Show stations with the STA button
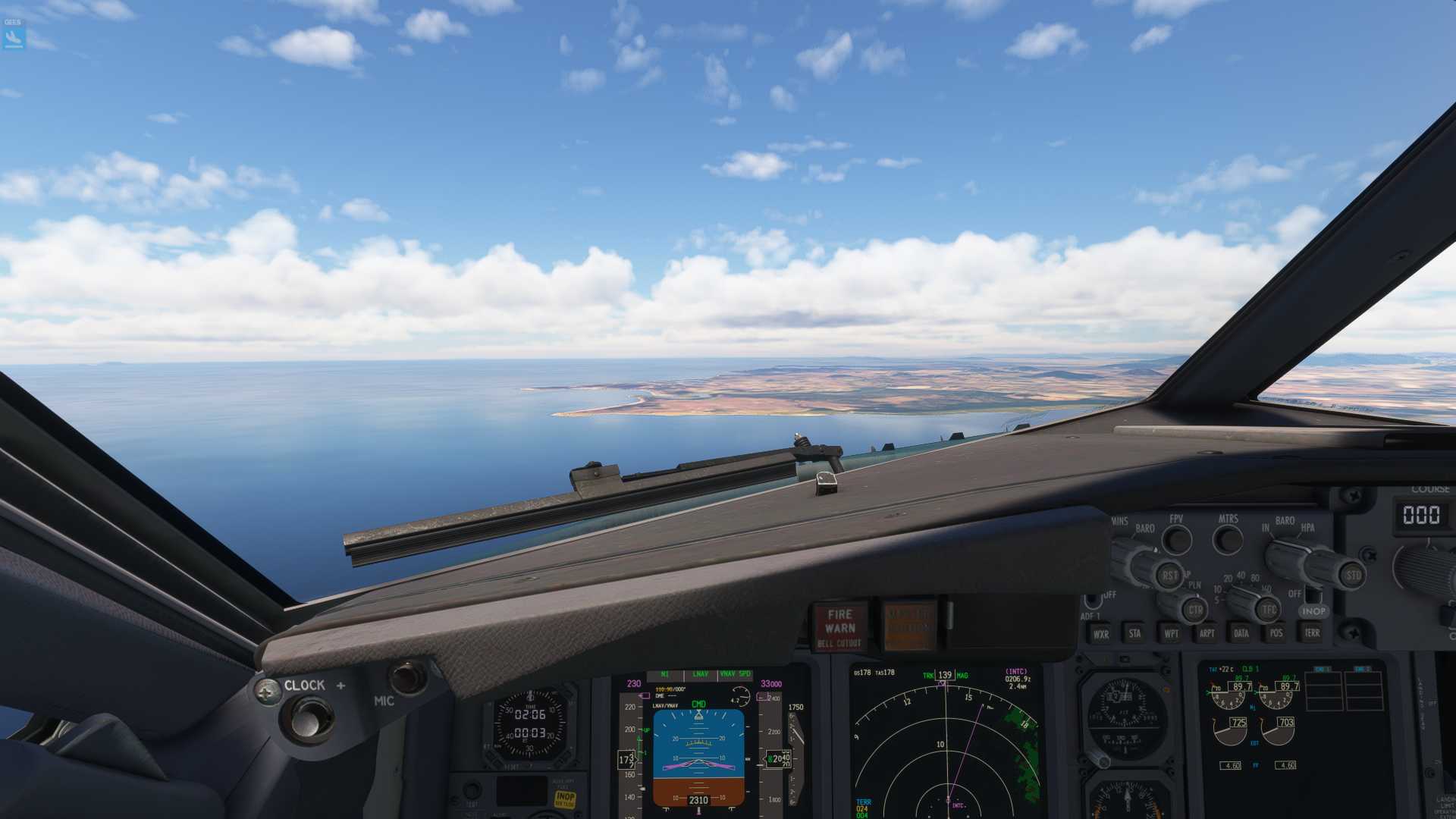 (1134, 633)
